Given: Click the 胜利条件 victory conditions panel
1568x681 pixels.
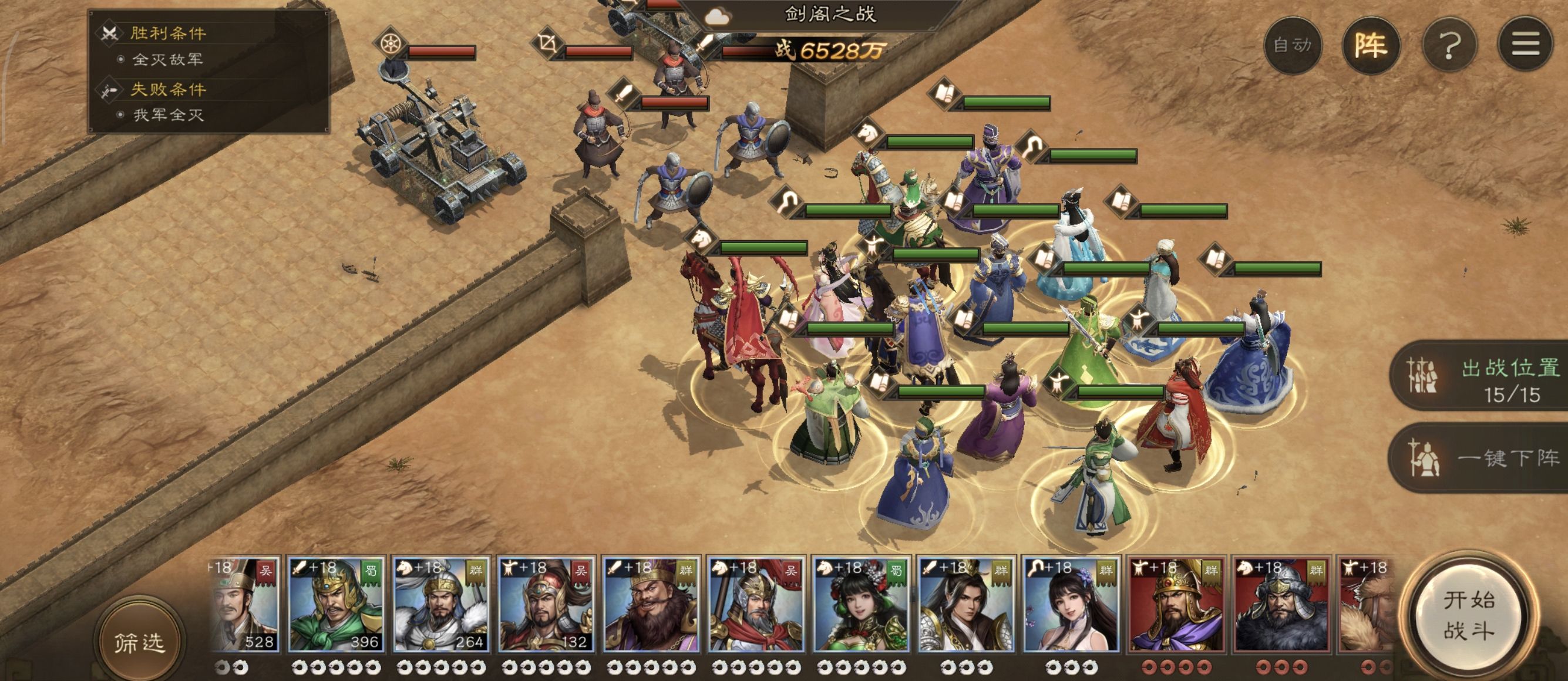Looking at the screenshot, I should [x=167, y=33].
